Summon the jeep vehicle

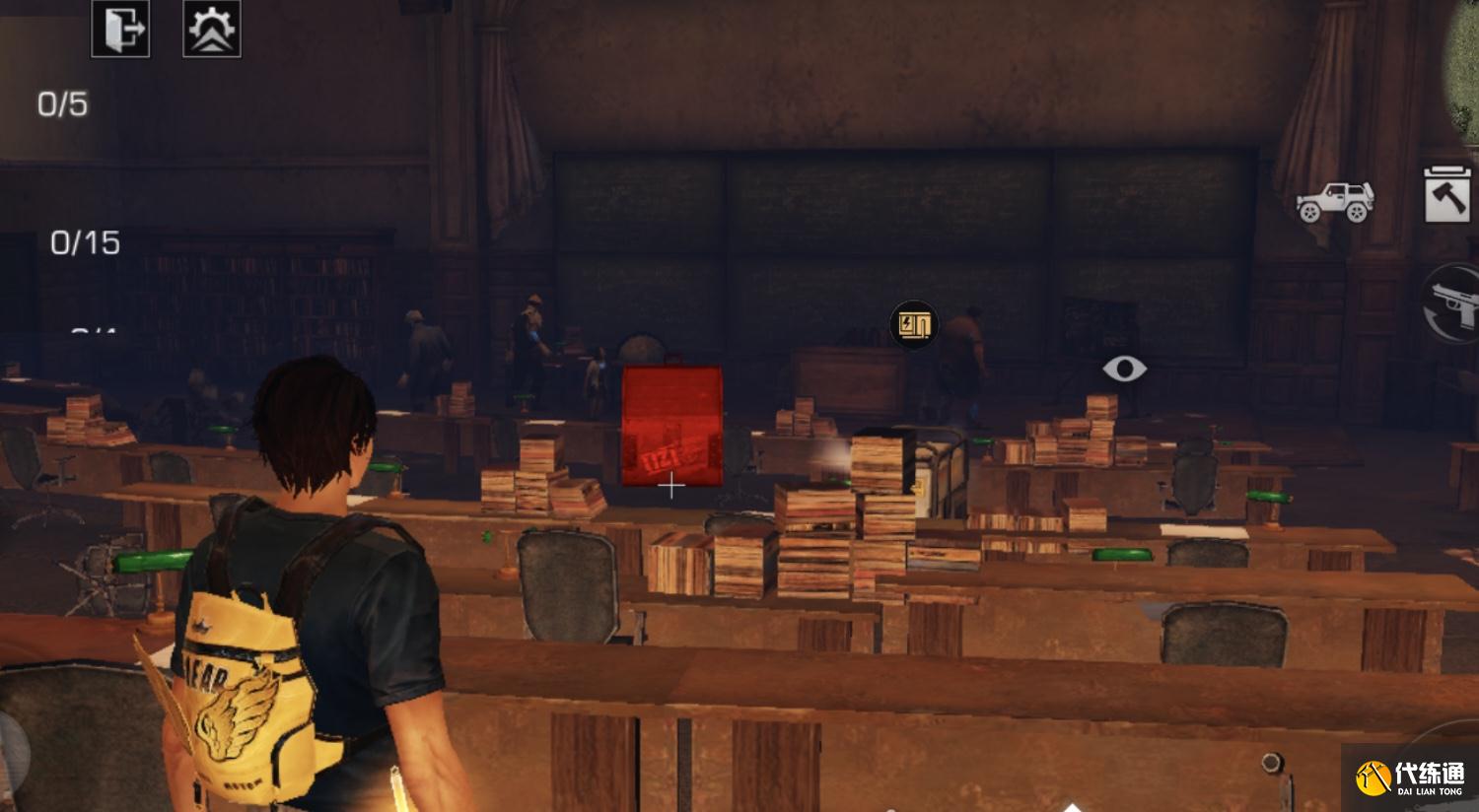(x=1335, y=202)
